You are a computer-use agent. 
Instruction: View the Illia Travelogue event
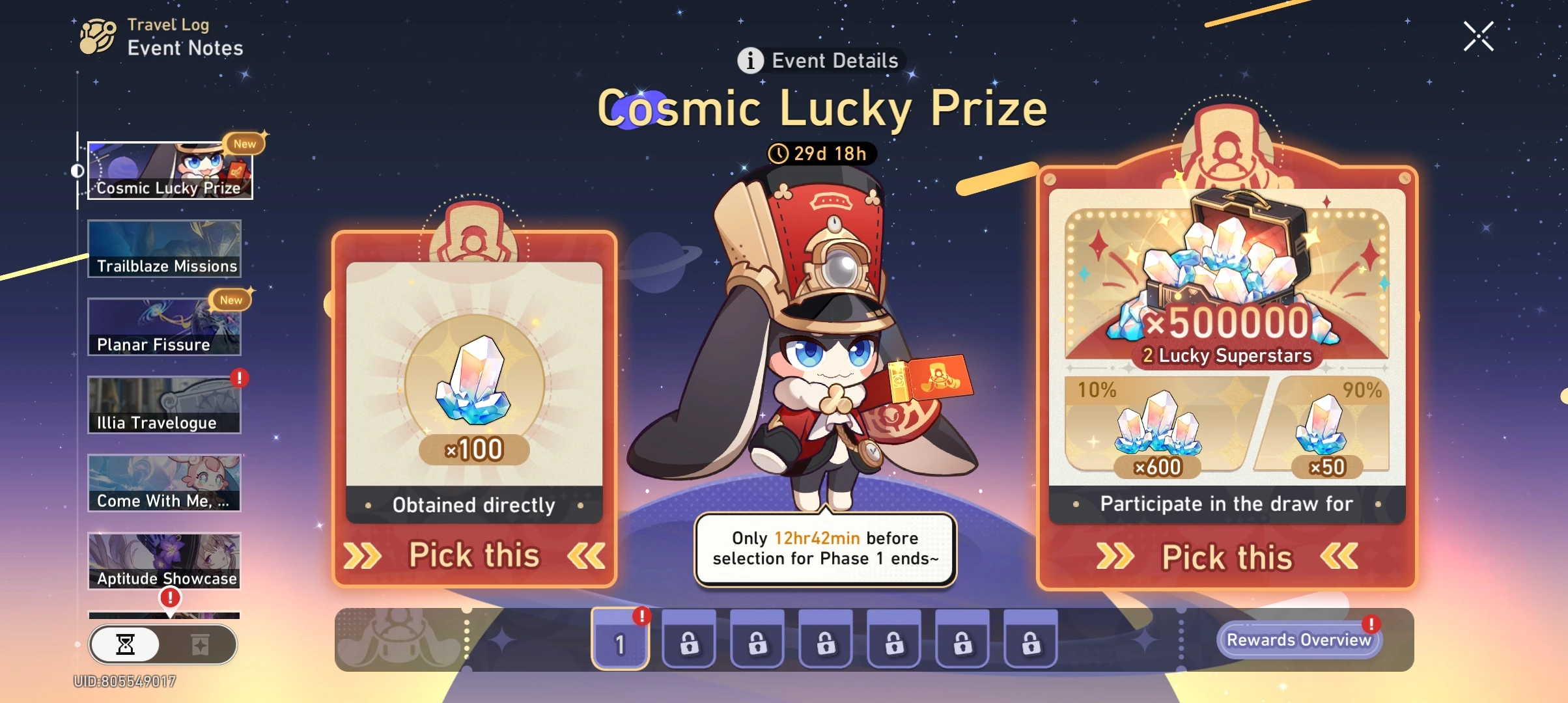(x=164, y=404)
